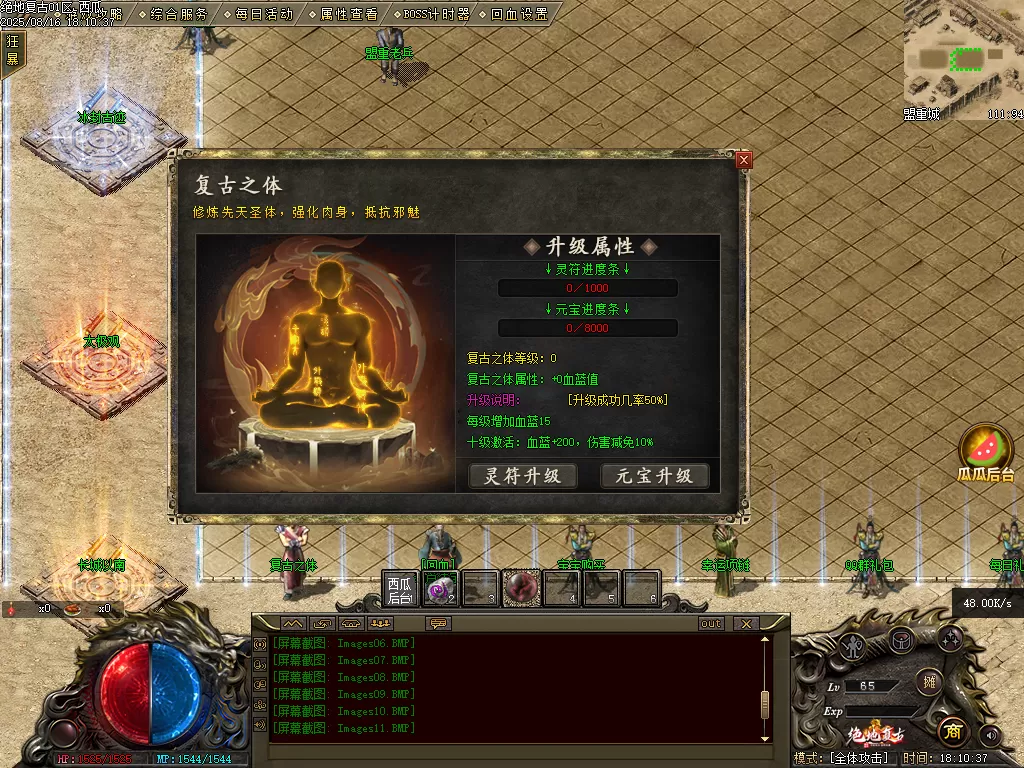Toggle the sound speaker icon
Screen dimensions: 1024x768
[x=990, y=735]
